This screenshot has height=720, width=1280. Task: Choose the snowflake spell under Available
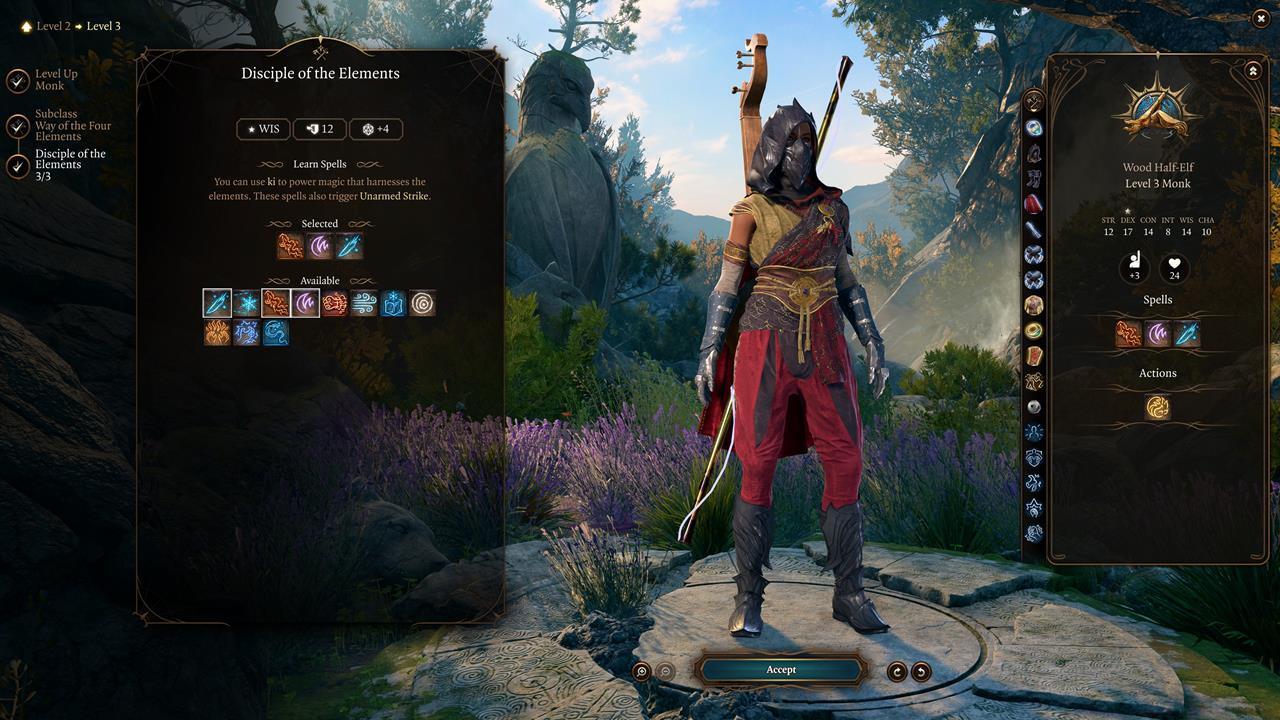click(247, 303)
